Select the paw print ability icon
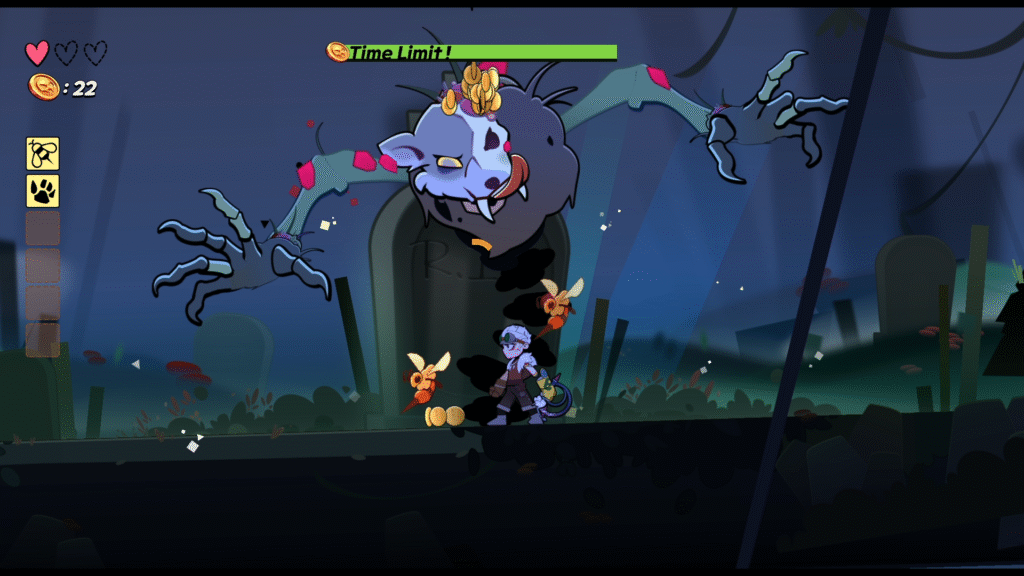Screen dimensions: 1024x576 pos(42,190)
